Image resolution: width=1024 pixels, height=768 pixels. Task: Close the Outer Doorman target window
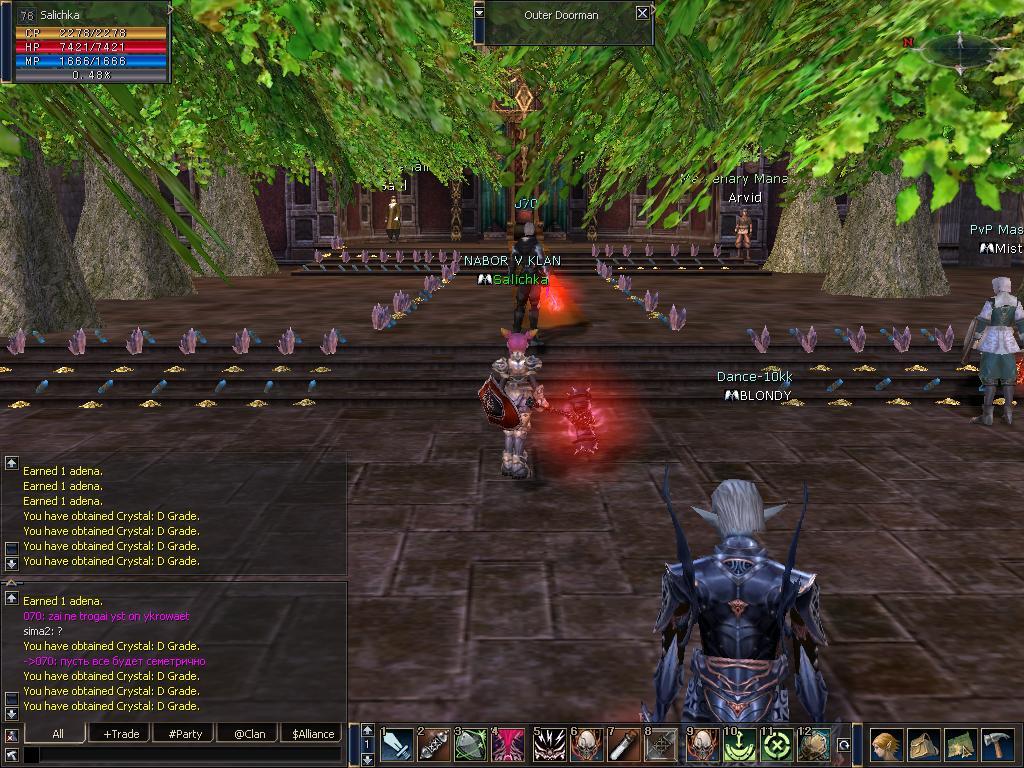point(642,13)
